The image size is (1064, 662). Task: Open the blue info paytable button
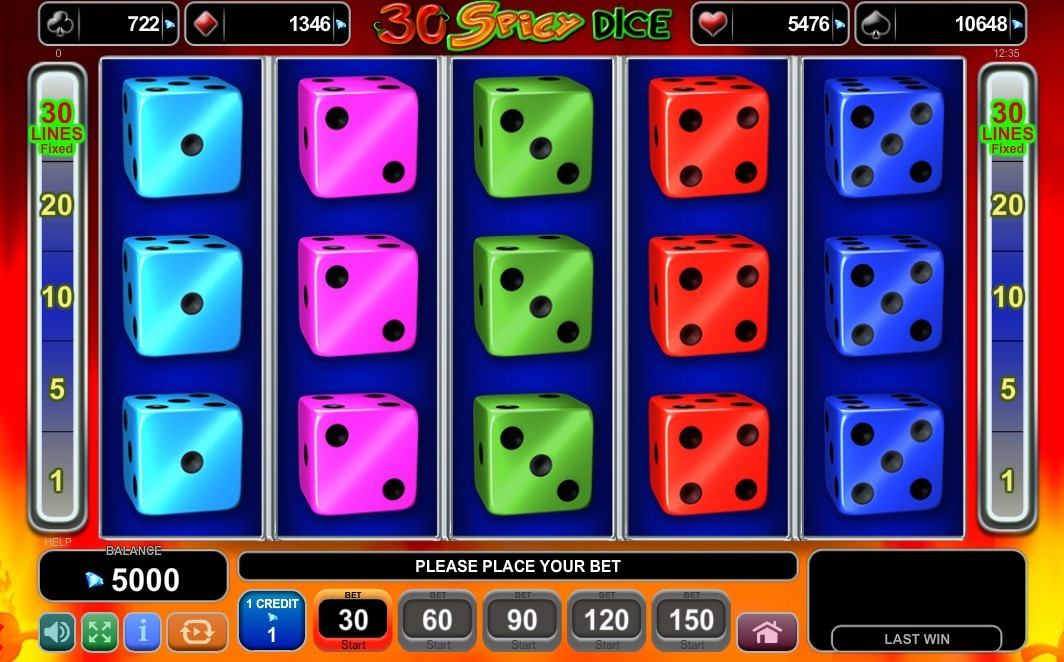143,632
